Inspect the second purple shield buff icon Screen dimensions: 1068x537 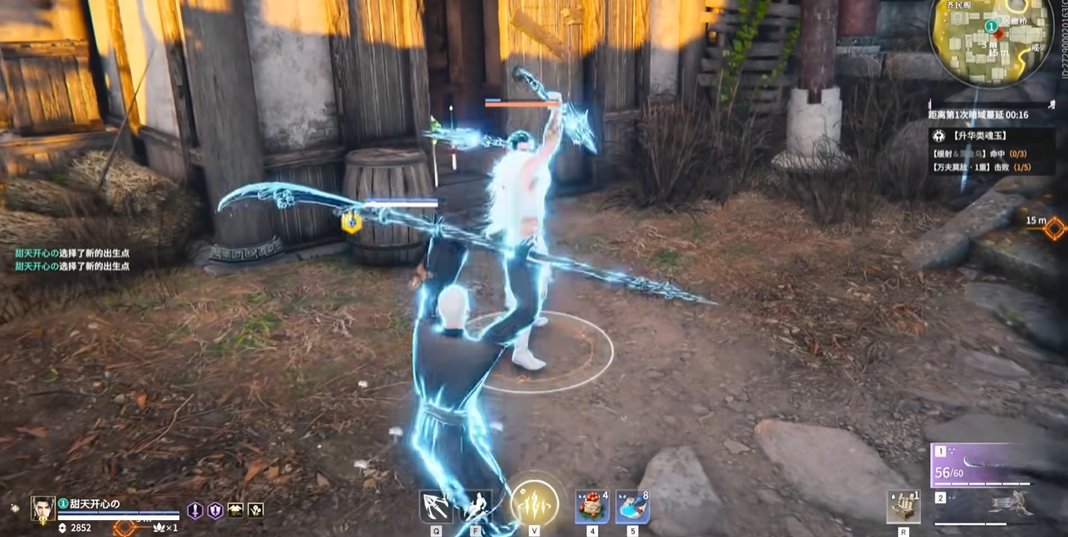[215, 510]
